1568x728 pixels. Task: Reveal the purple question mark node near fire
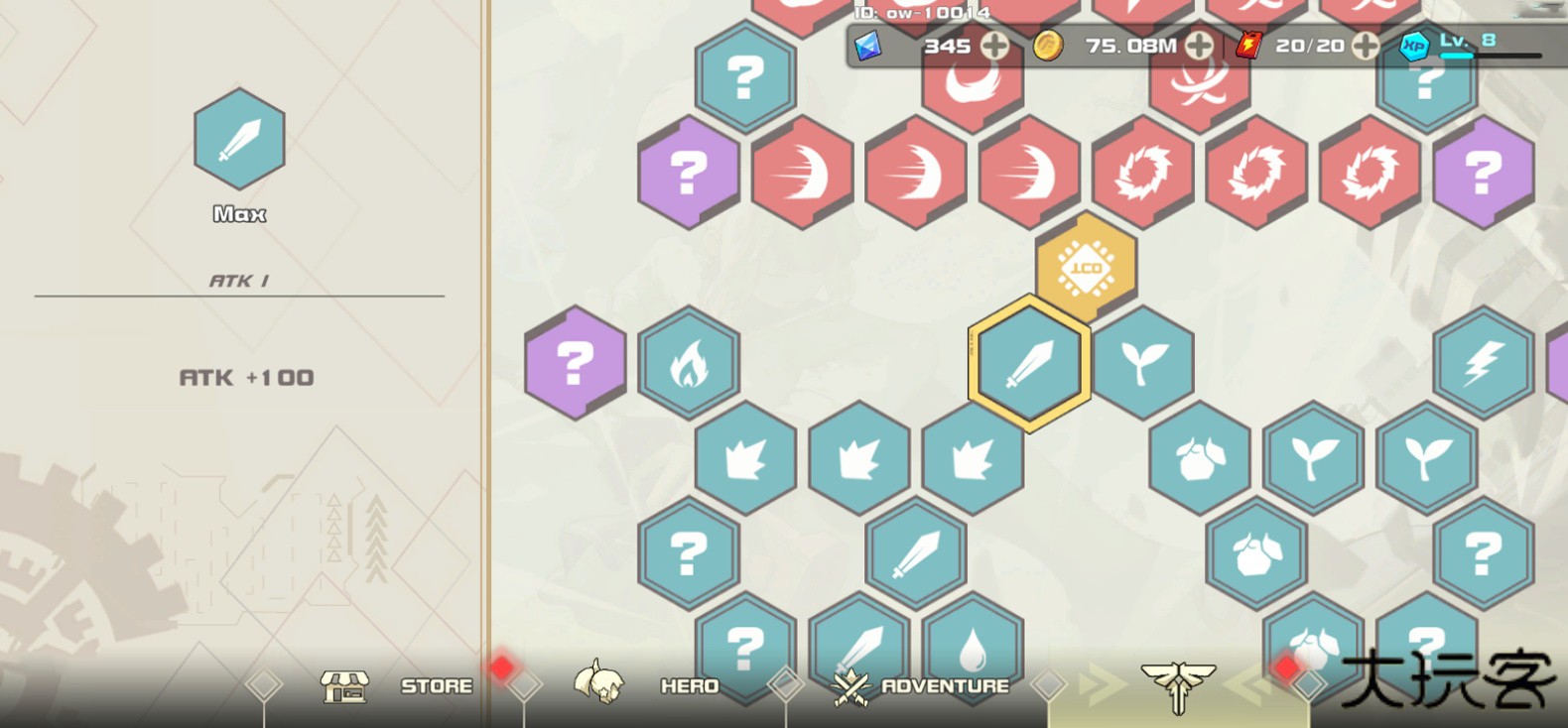coord(574,361)
